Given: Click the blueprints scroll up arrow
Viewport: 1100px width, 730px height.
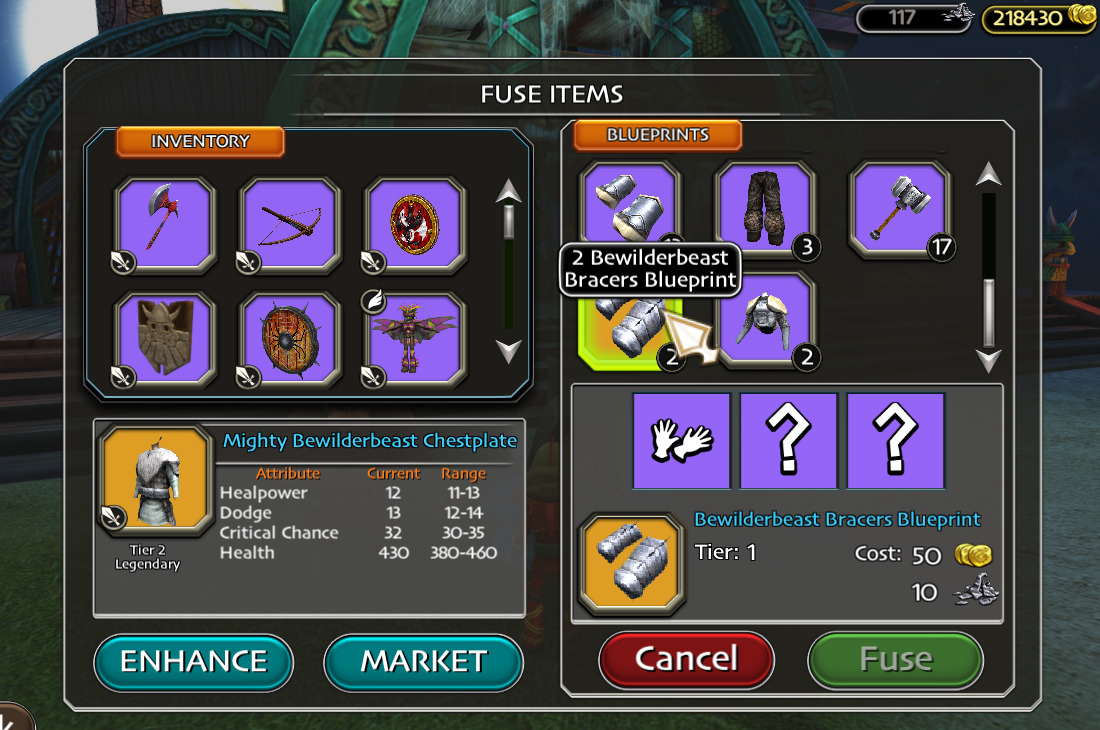Looking at the screenshot, I should click(989, 176).
